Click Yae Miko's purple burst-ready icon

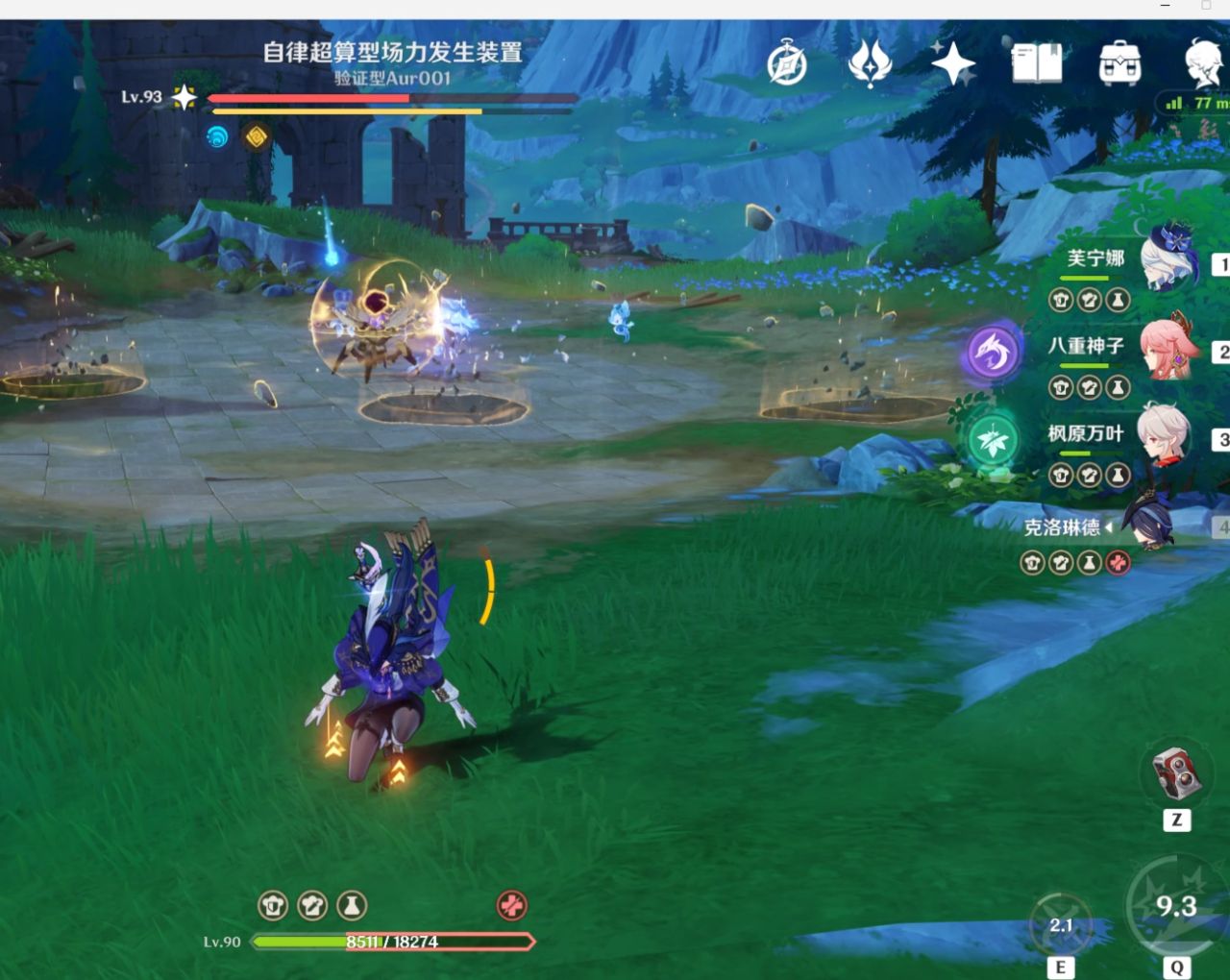tap(992, 353)
